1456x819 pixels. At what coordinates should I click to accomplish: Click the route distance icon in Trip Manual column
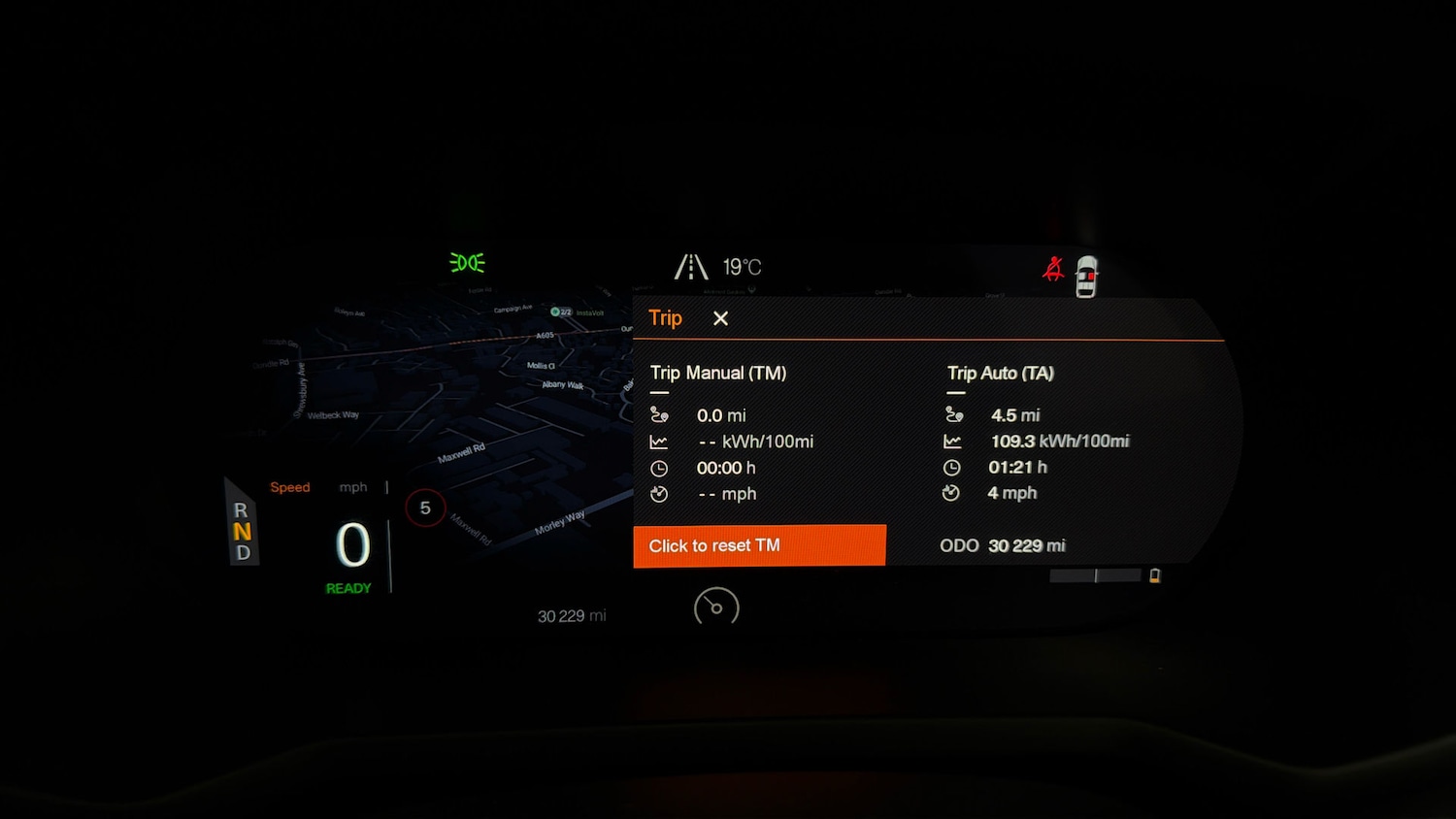pos(660,414)
